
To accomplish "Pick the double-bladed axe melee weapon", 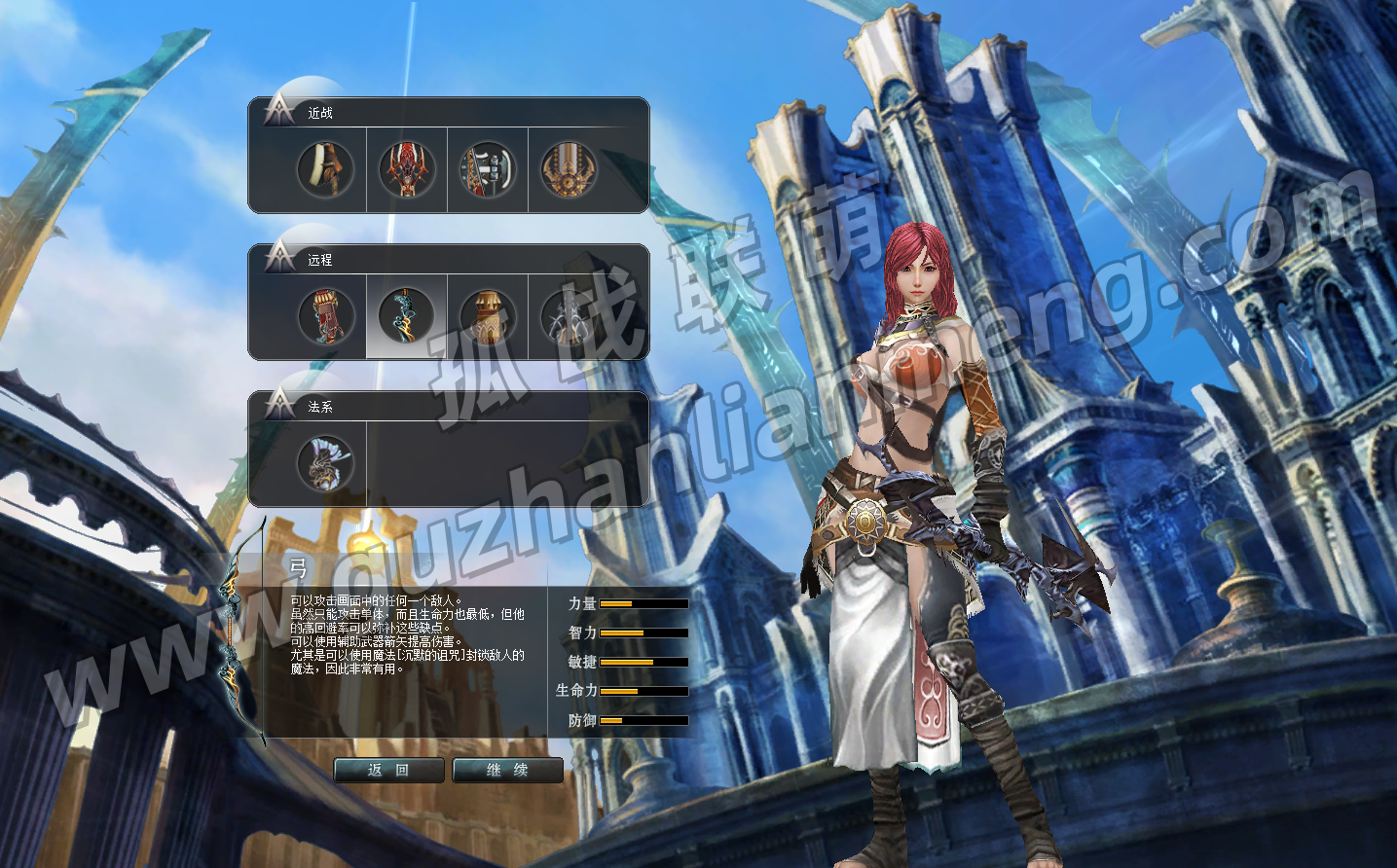I will 487,169.
